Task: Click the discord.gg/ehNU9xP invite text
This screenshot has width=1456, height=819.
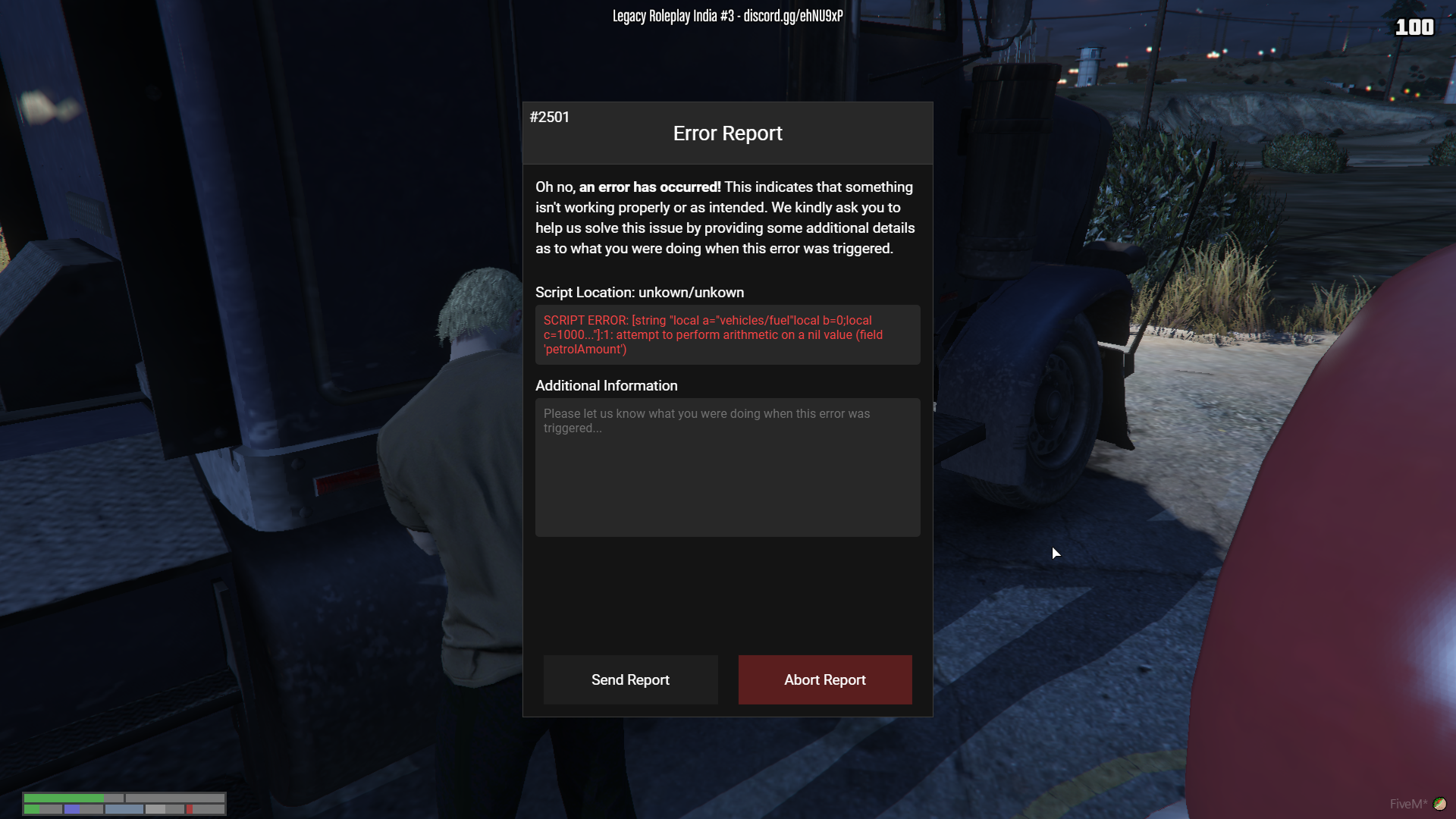Action: click(x=795, y=14)
